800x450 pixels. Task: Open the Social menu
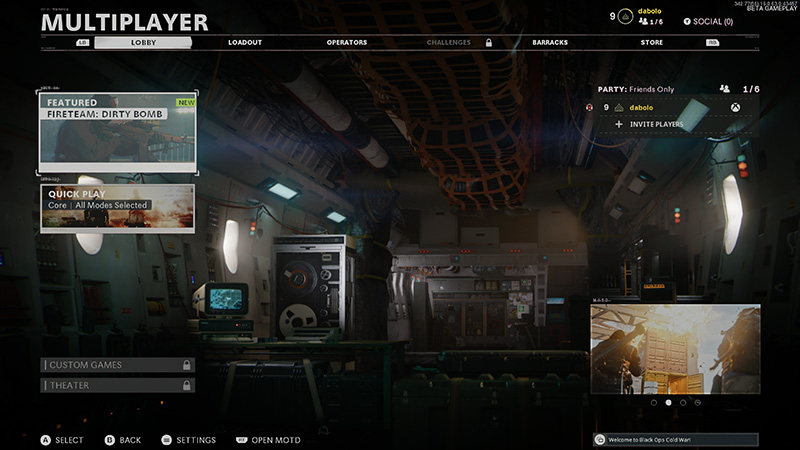pos(708,21)
